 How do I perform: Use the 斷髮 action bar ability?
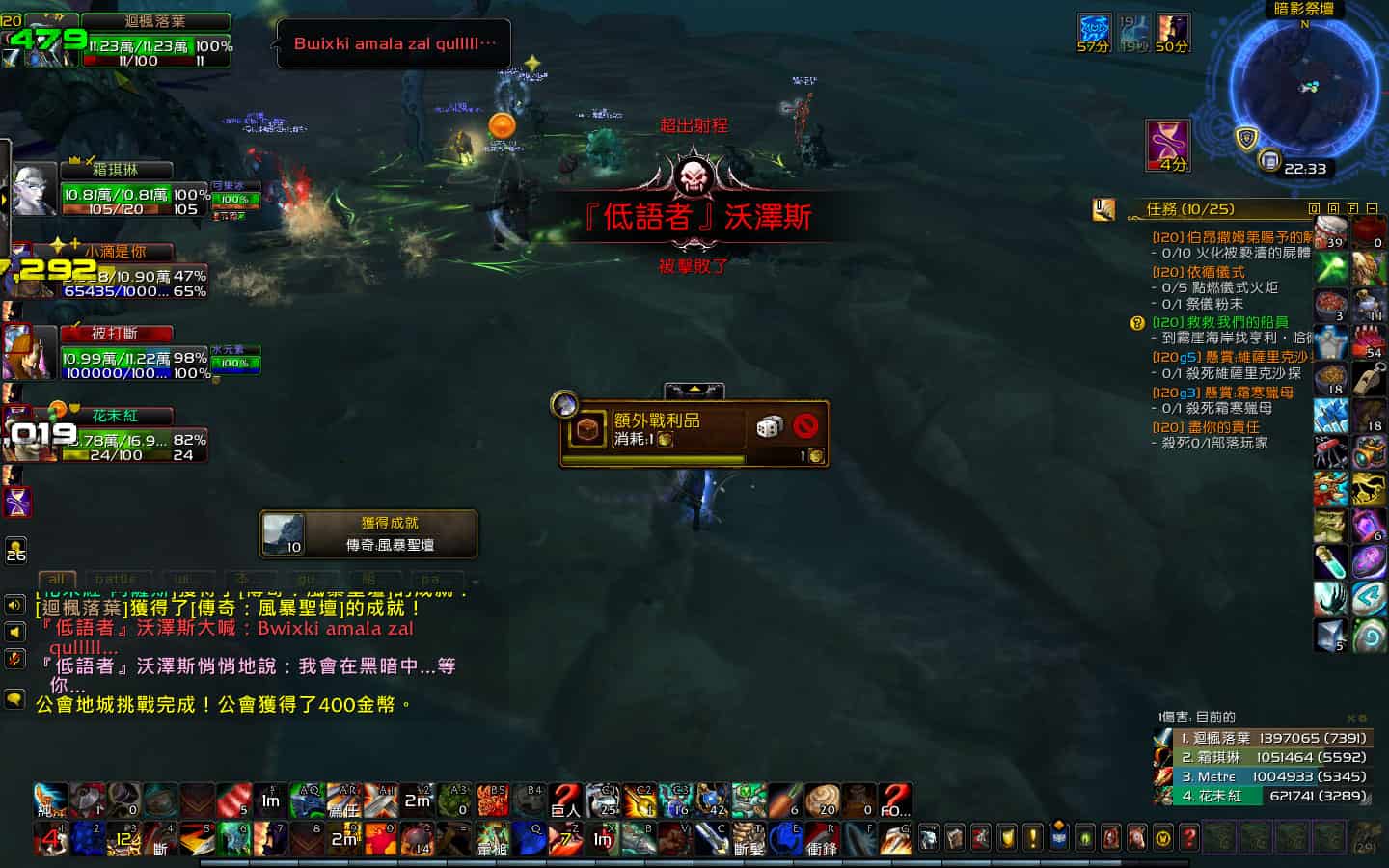click(749, 838)
